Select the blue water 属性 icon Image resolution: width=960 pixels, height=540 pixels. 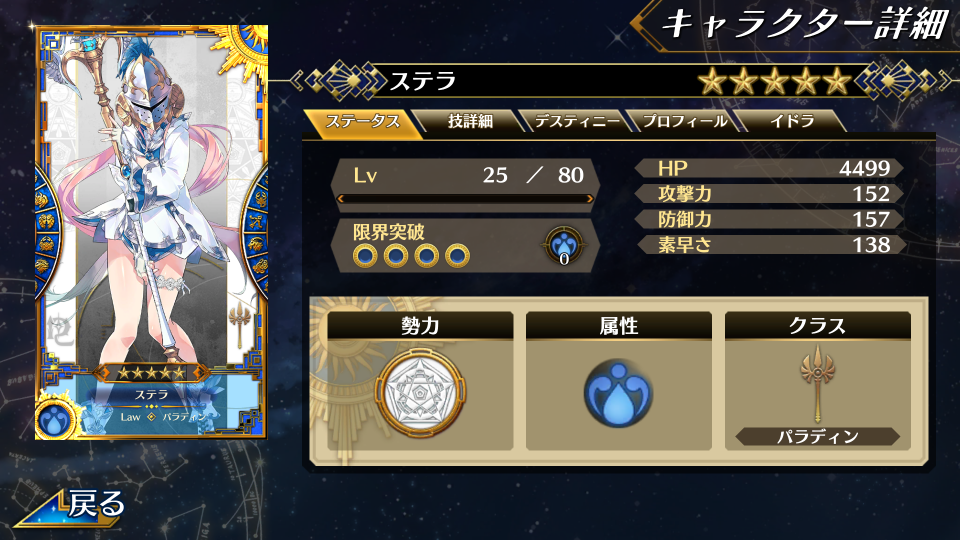(x=618, y=391)
